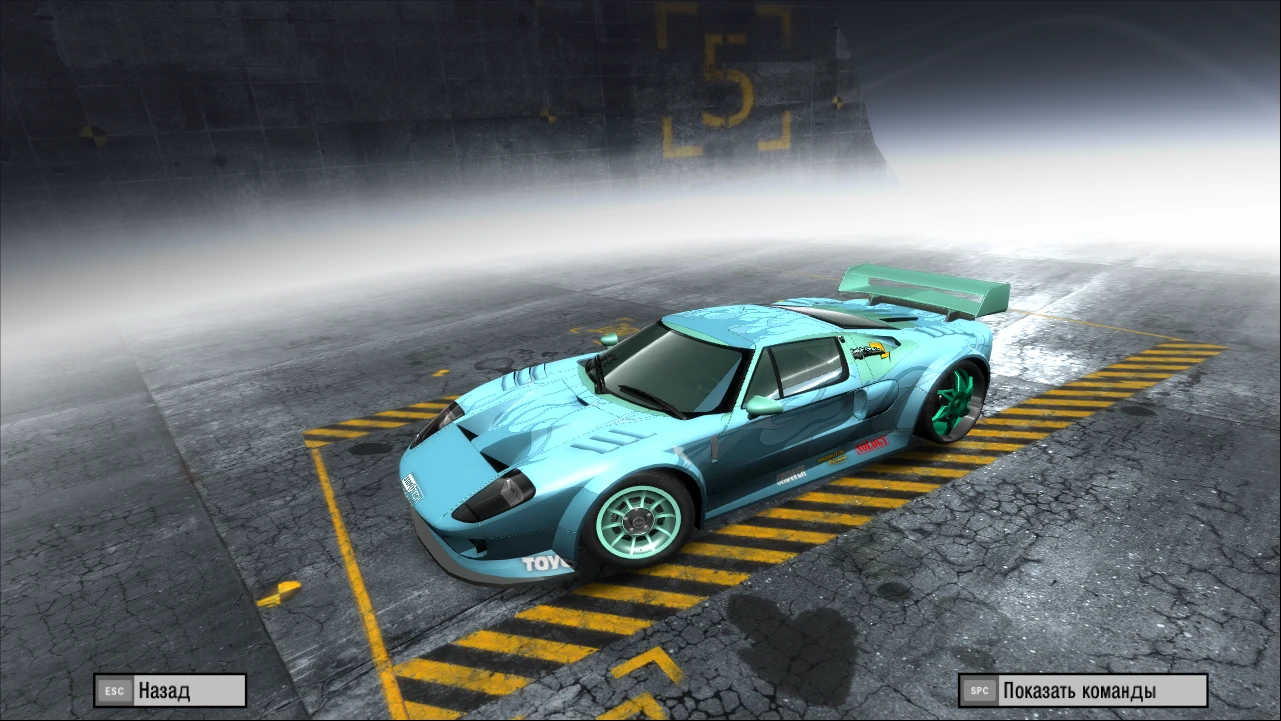Image resolution: width=1281 pixels, height=721 pixels.
Task: Select the green rear spoiler of the car
Action: pyautogui.click(x=920, y=292)
